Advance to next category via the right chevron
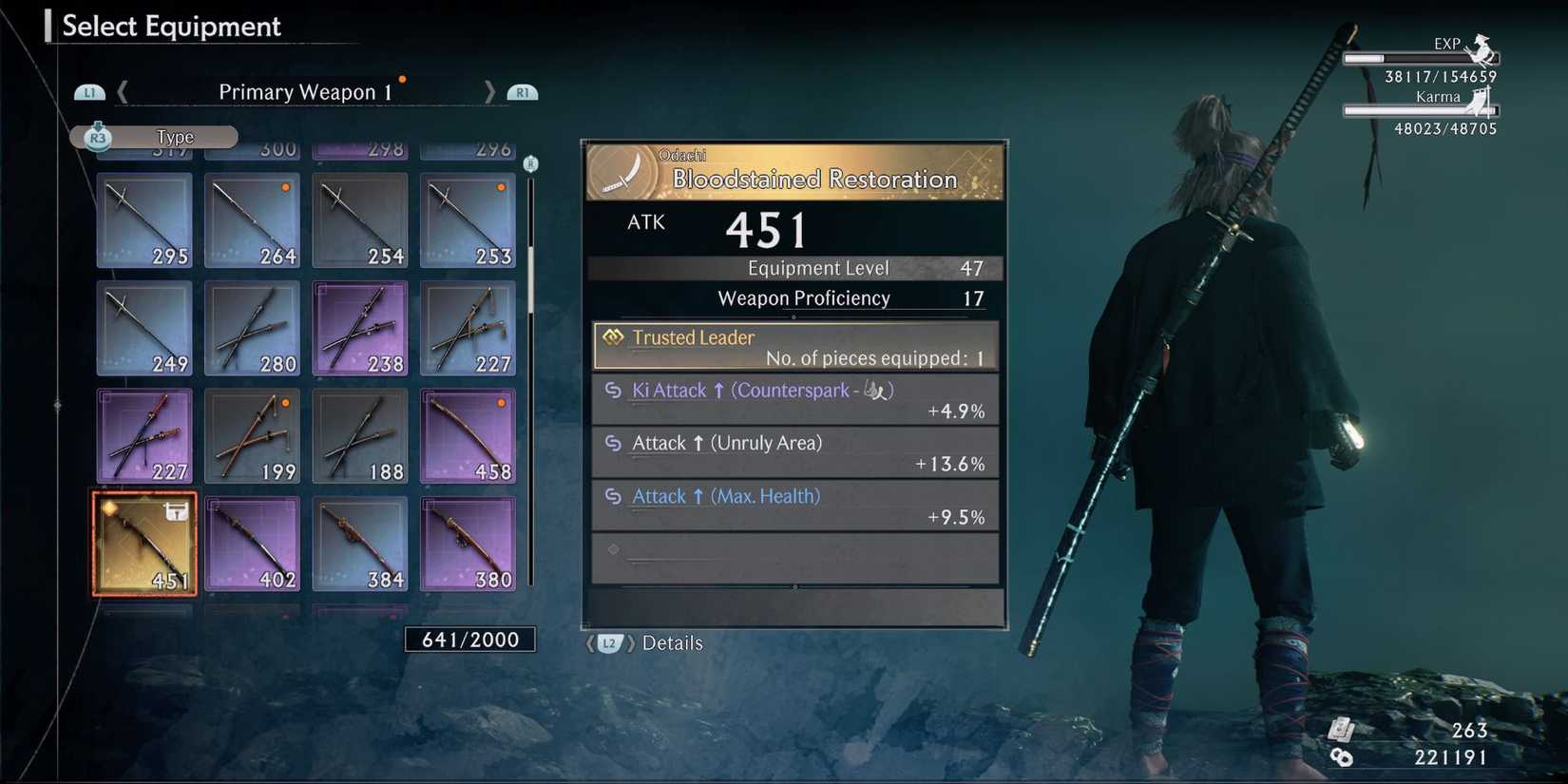The image size is (1568, 784). (x=490, y=91)
